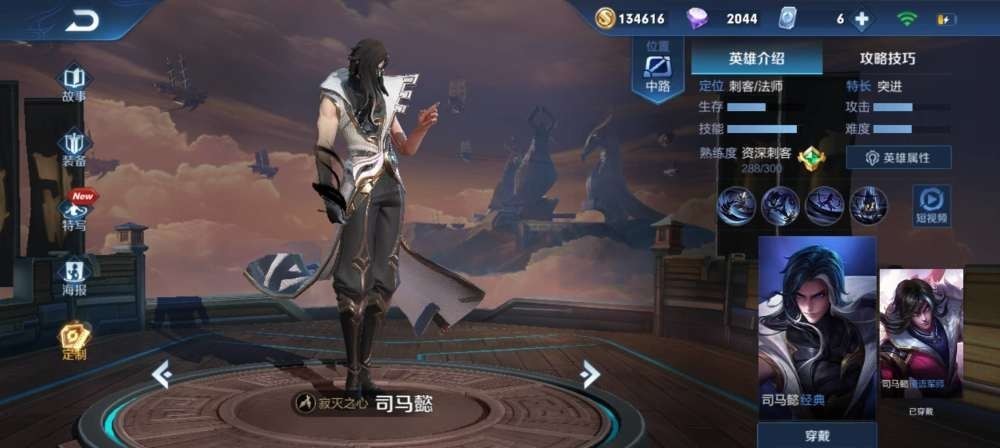Play the 短视频 short video

(x=931, y=204)
